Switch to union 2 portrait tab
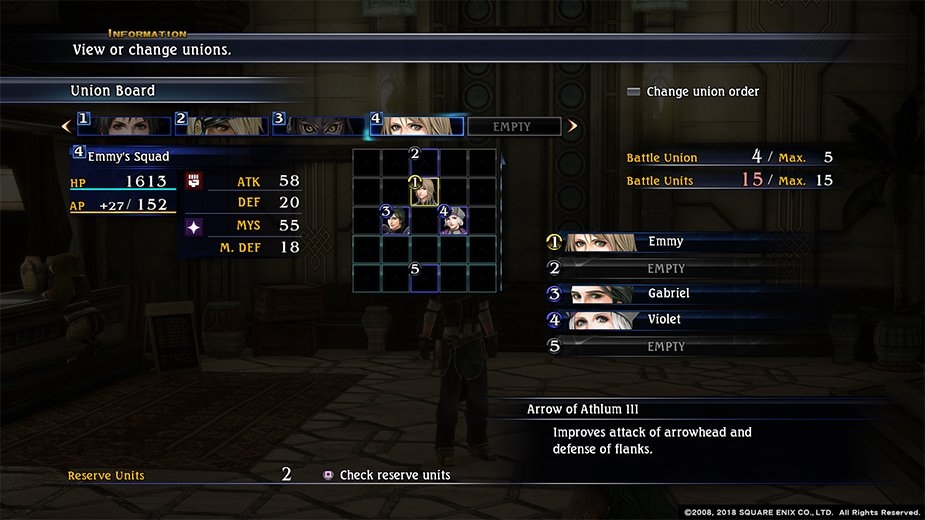The height and width of the screenshot is (520, 925). click(x=222, y=126)
